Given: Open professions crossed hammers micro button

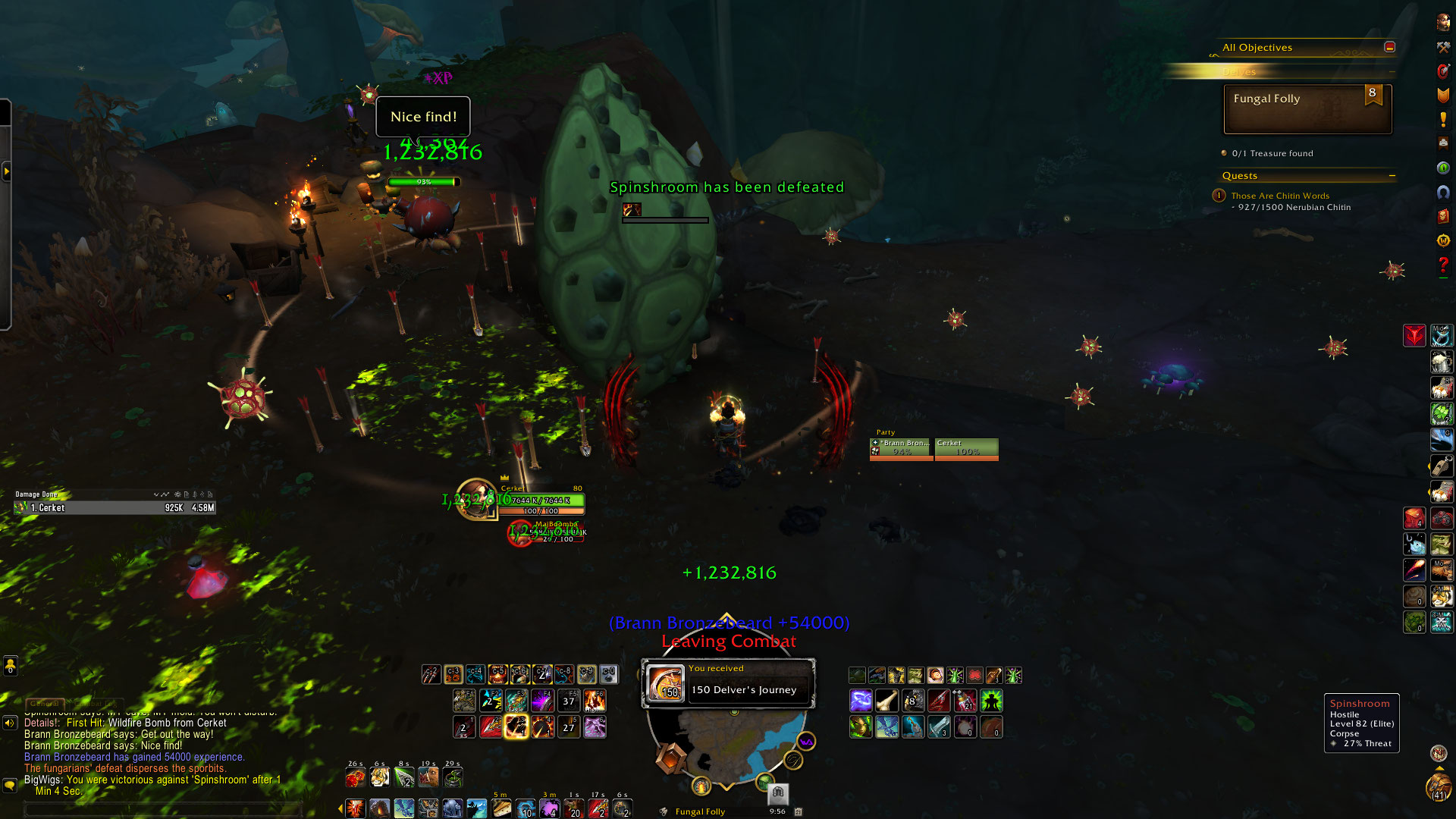Looking at the screenshot, I should pyautogui.click(x=1443, y=47).
